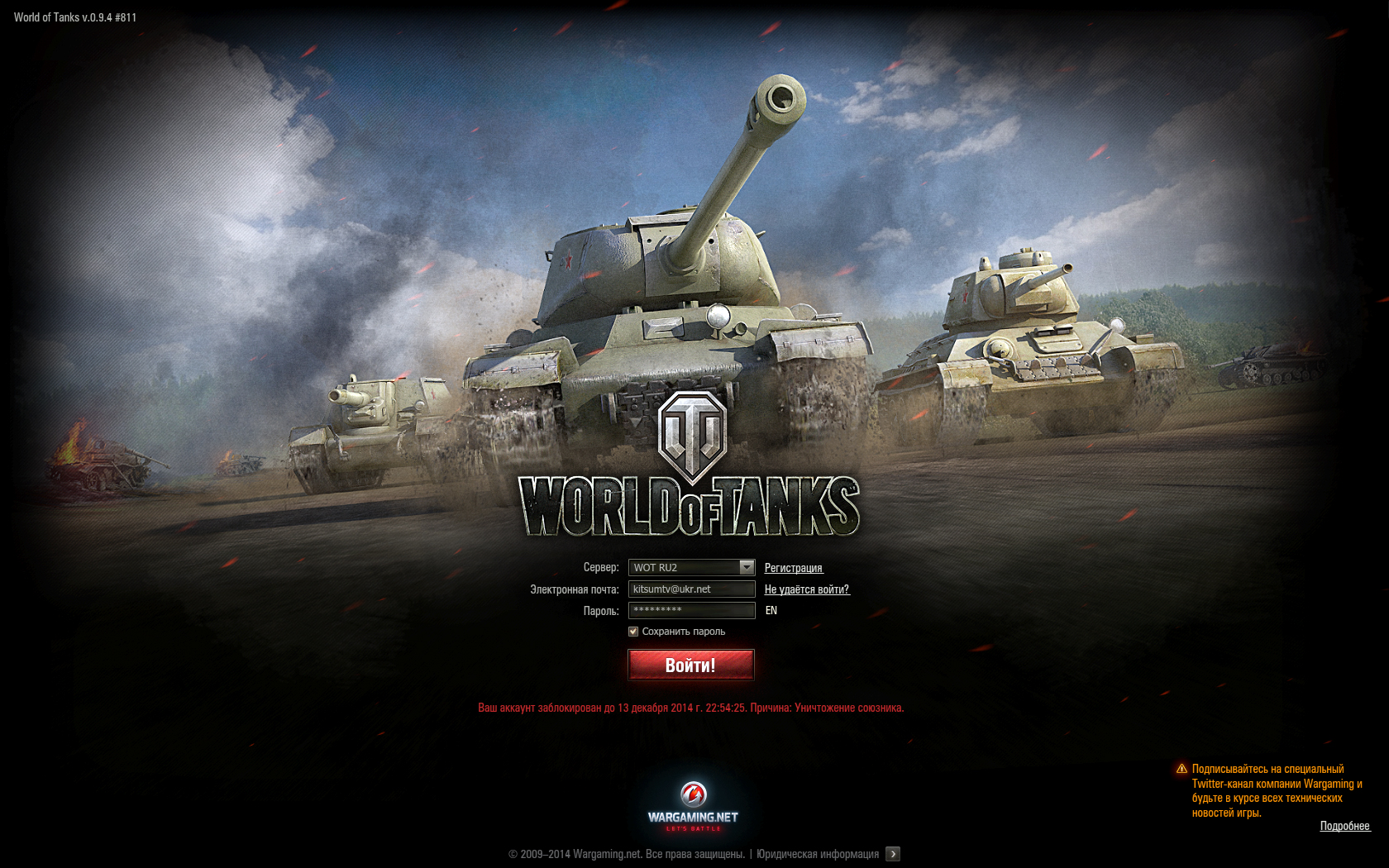Click the legal information arrow button
The height and width of the screenshot is (868, 1389).
pos(893,854)
